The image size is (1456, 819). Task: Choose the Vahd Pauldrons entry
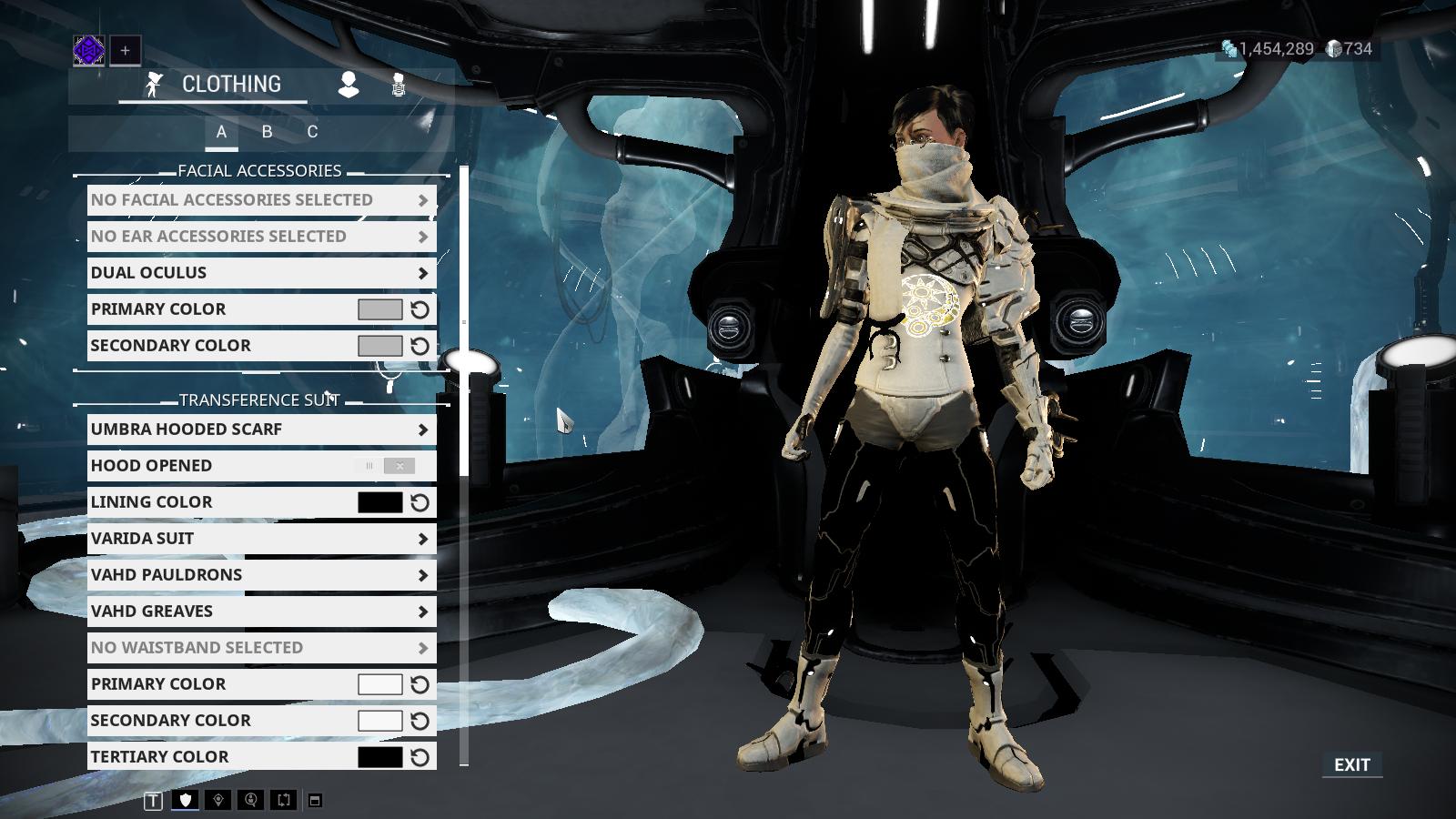261,575
